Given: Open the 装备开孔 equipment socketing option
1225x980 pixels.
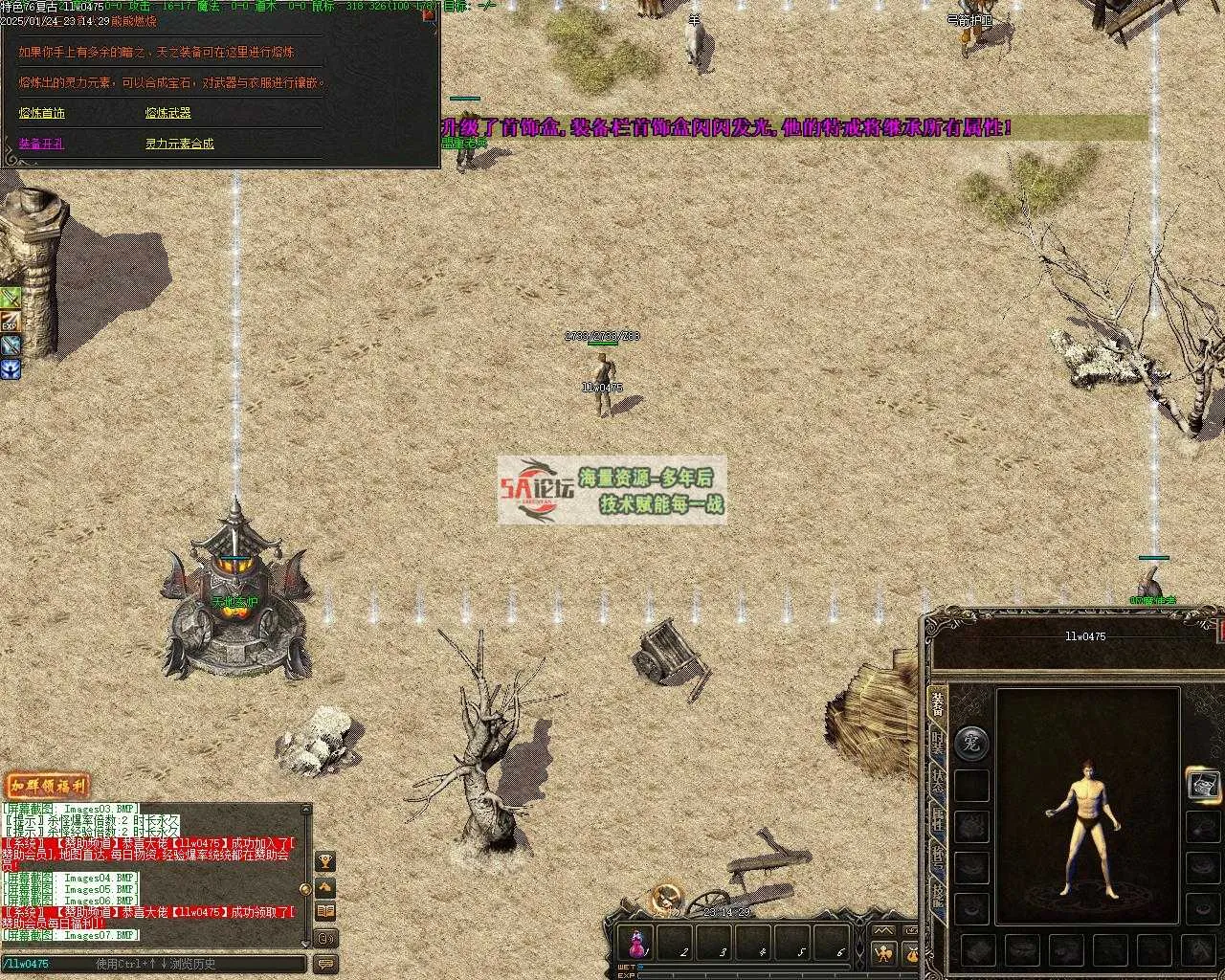Looking at the screenshot, I should (42, 144).
